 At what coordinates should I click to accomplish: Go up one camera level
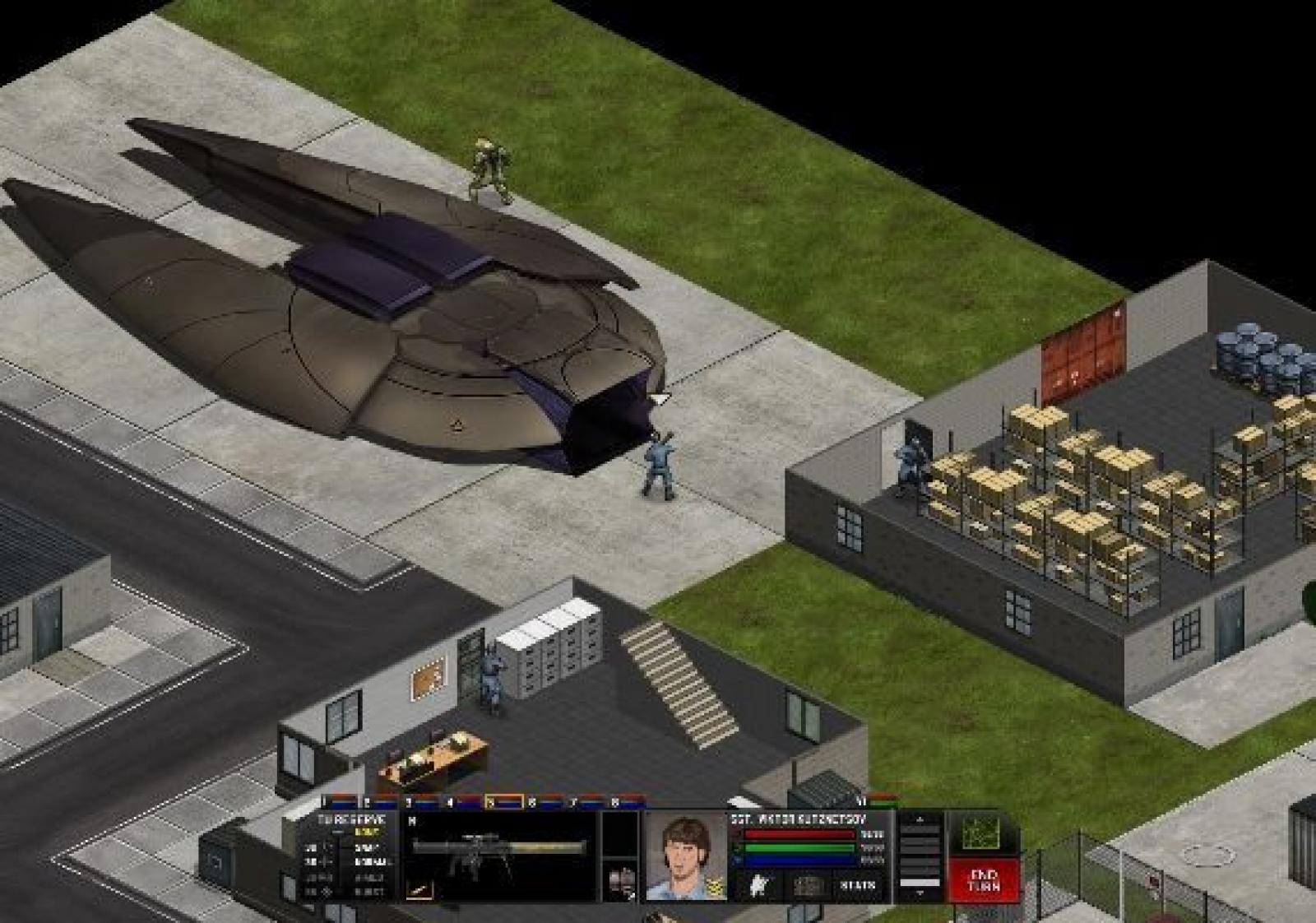coord(920,820)
